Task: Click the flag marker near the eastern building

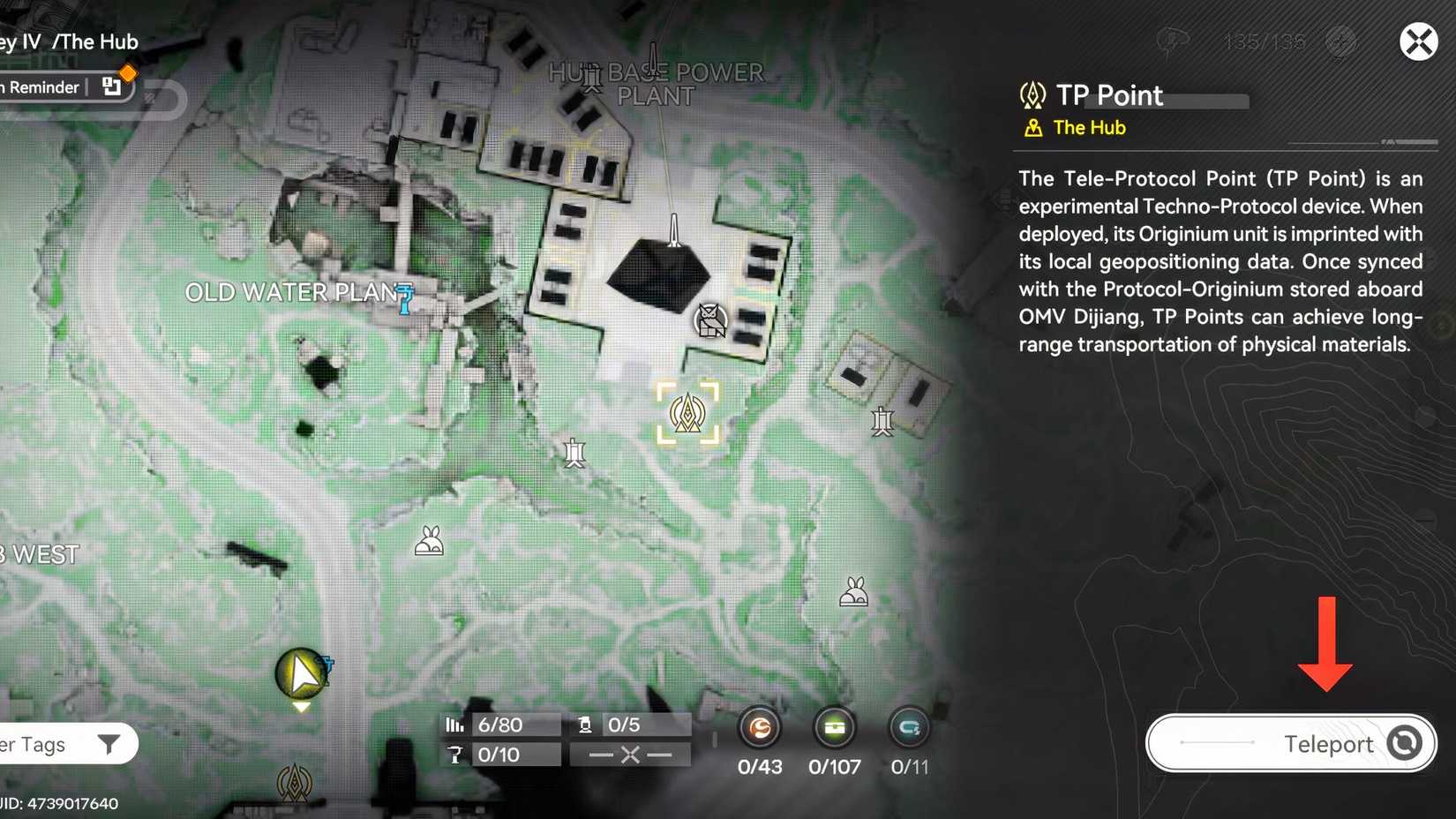Action: [882, 421]
